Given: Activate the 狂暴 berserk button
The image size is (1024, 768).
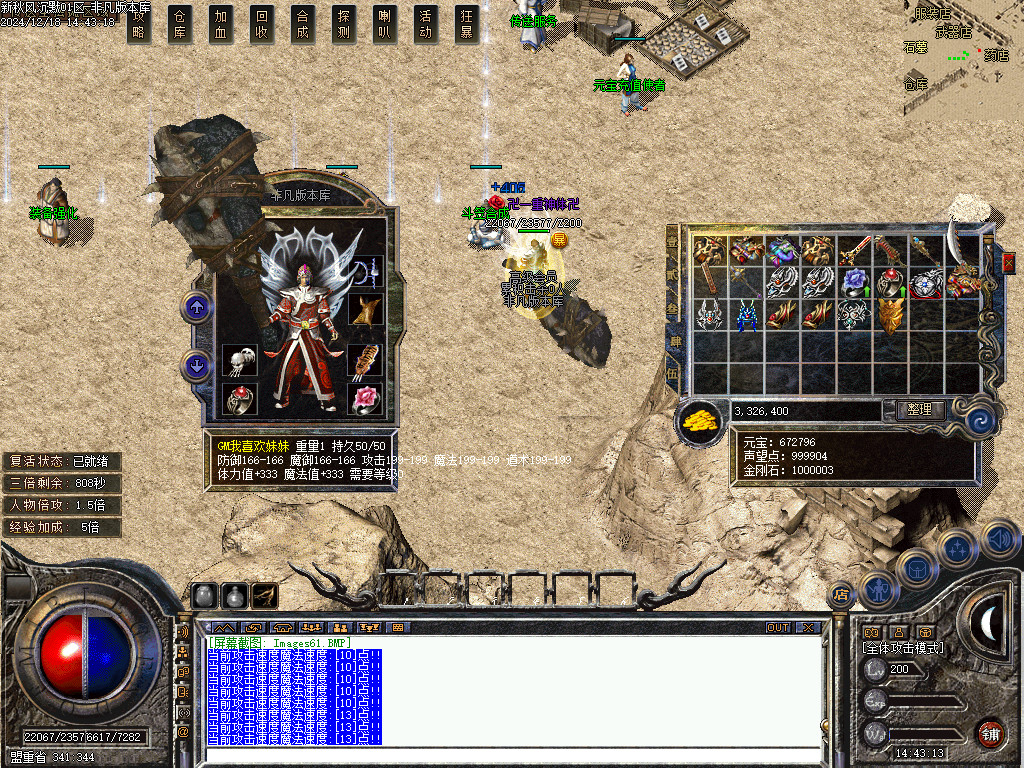Looking at the screenshot, I should pos(467,23).
